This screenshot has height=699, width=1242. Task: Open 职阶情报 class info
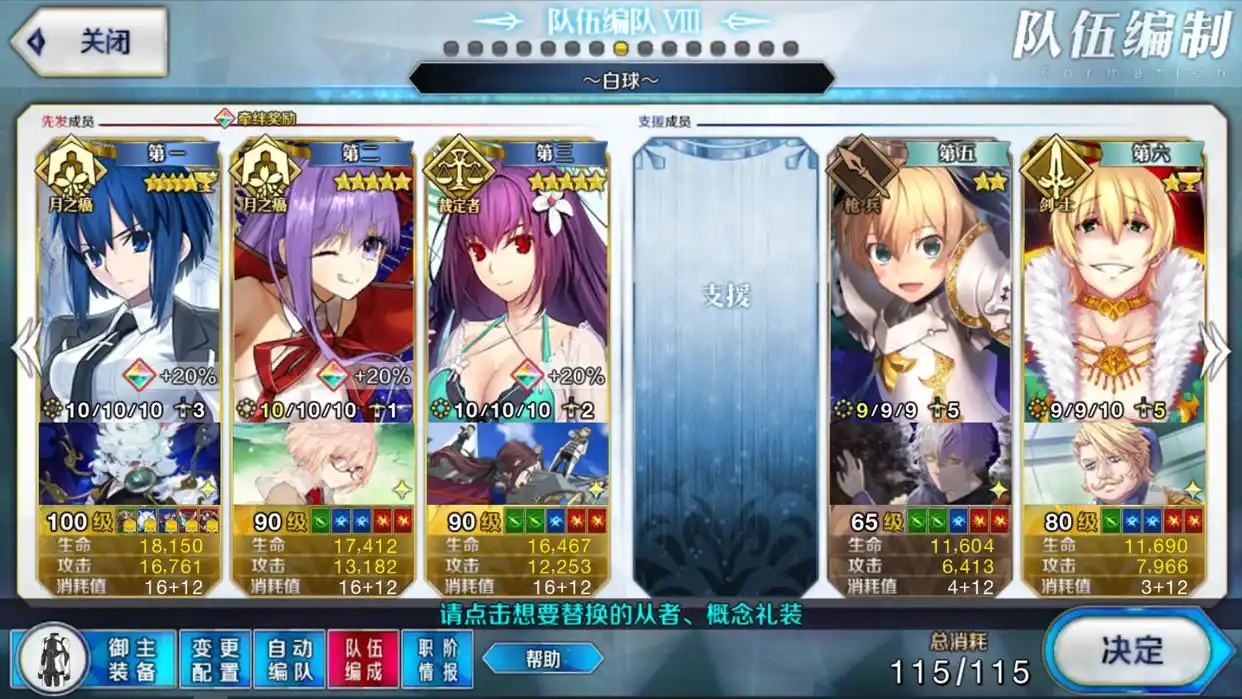tap(436, 659)
